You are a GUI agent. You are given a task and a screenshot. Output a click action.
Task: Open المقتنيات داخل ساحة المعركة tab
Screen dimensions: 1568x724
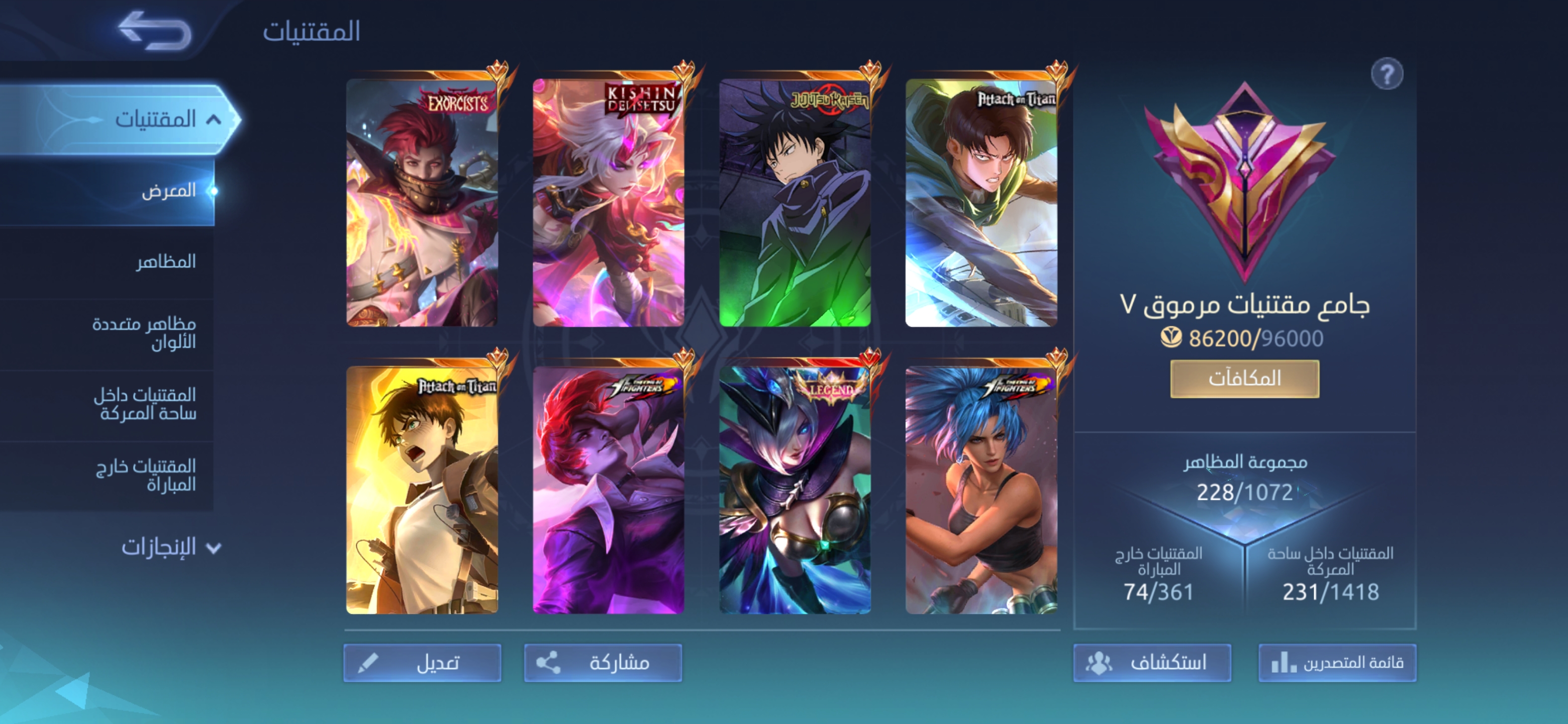point(145,404)
